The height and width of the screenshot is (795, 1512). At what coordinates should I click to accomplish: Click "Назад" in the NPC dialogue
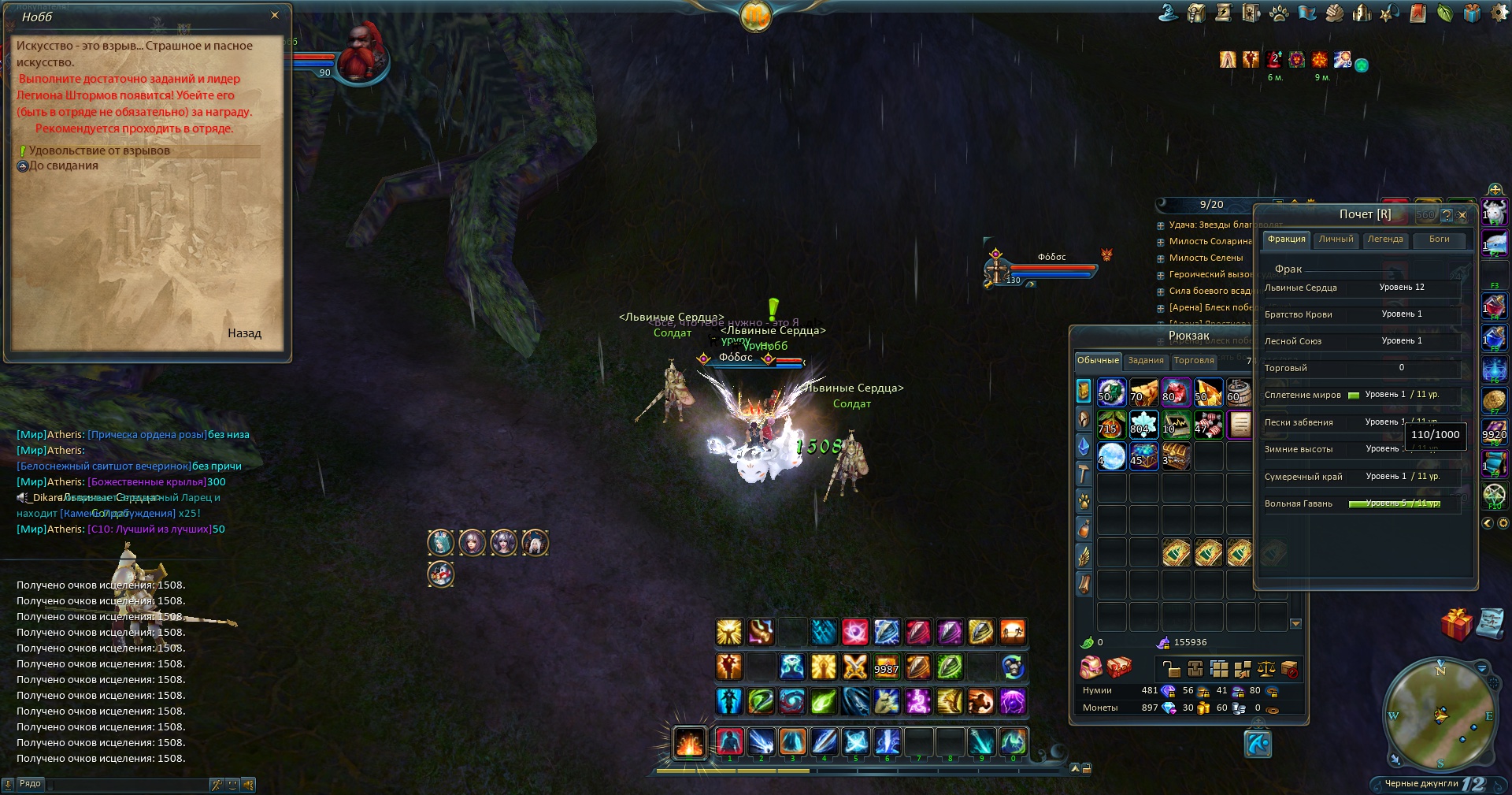(x=244, y=333)
